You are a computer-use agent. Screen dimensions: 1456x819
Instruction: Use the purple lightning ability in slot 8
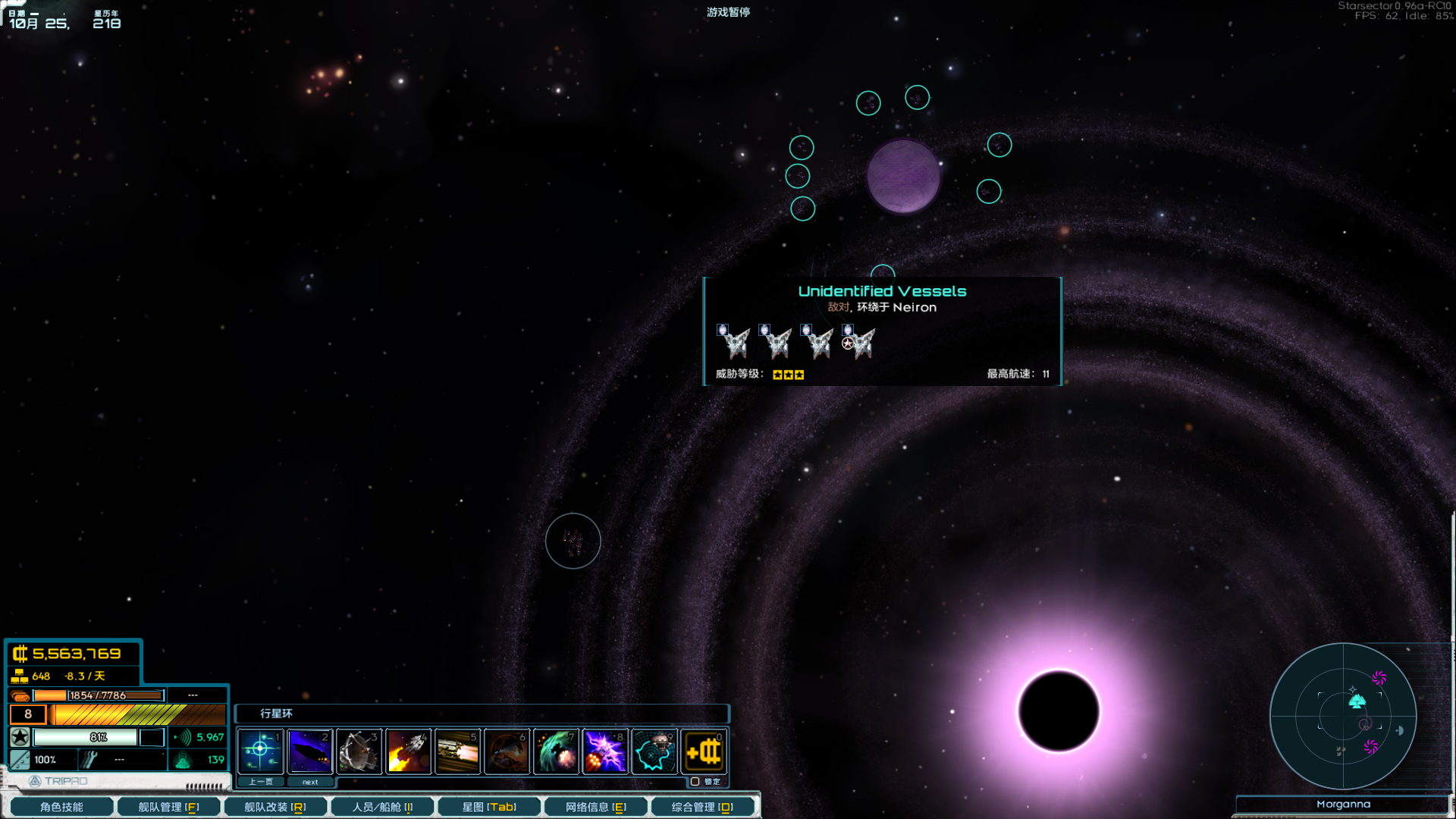pos(605,752)
